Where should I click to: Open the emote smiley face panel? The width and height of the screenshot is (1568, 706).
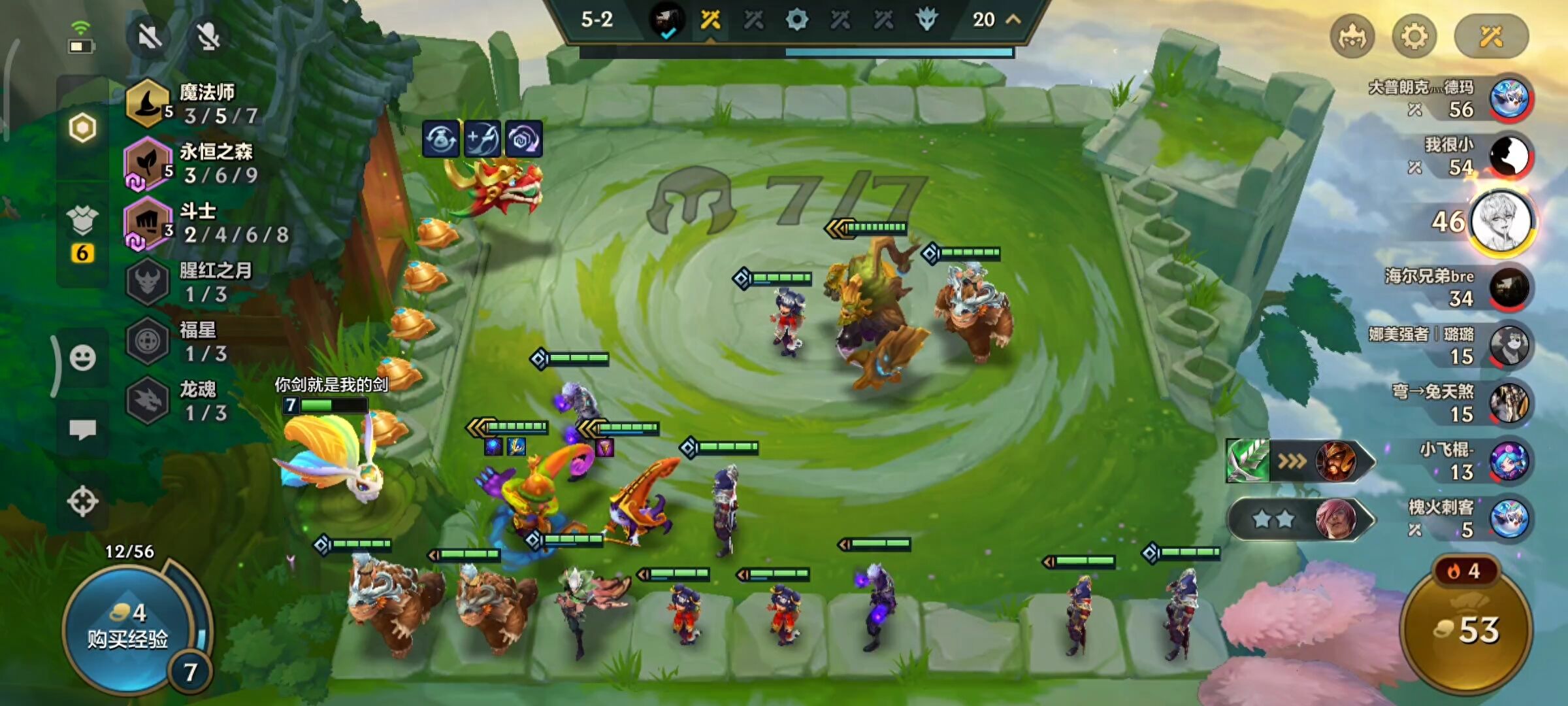pos(83,358)
